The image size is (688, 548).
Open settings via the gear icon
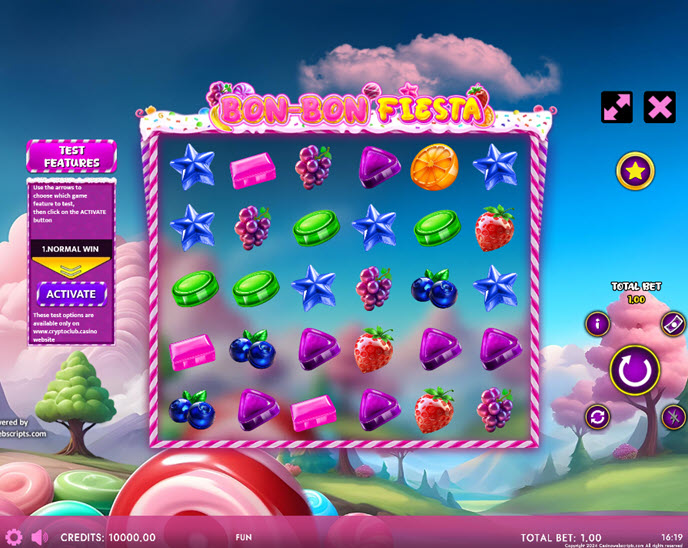click(14, 537)
